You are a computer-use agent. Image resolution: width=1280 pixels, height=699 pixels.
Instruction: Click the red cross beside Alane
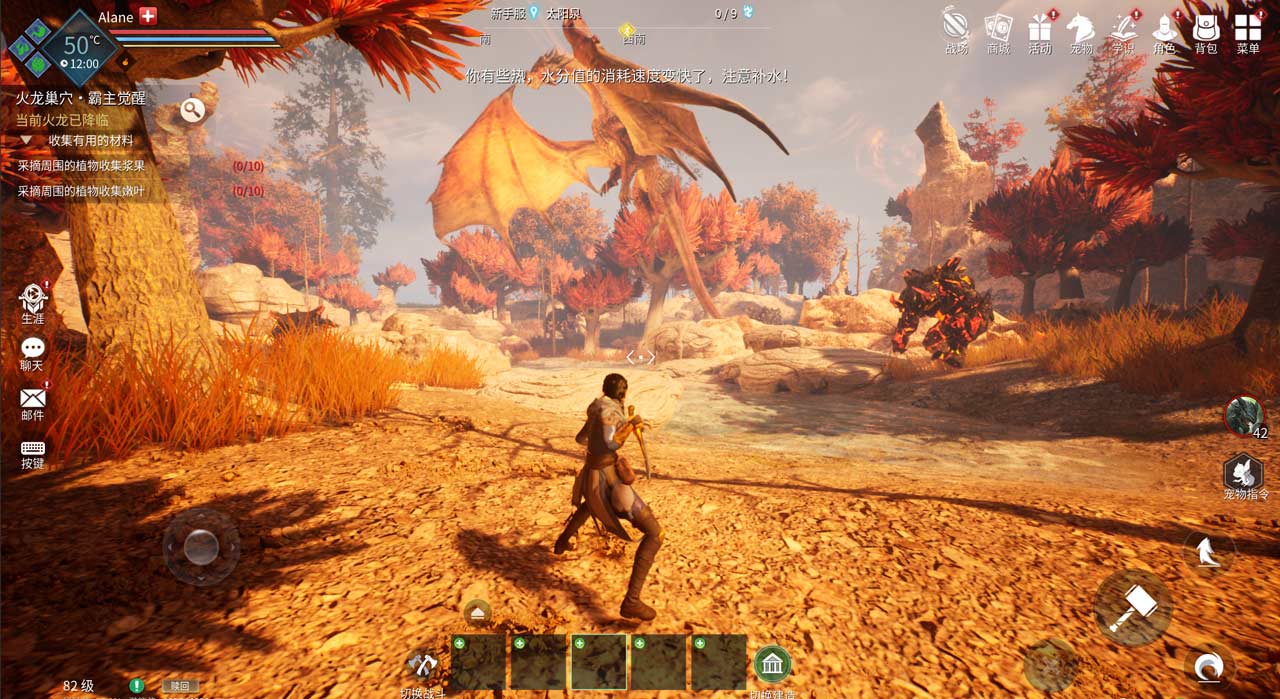click(148, 16)
